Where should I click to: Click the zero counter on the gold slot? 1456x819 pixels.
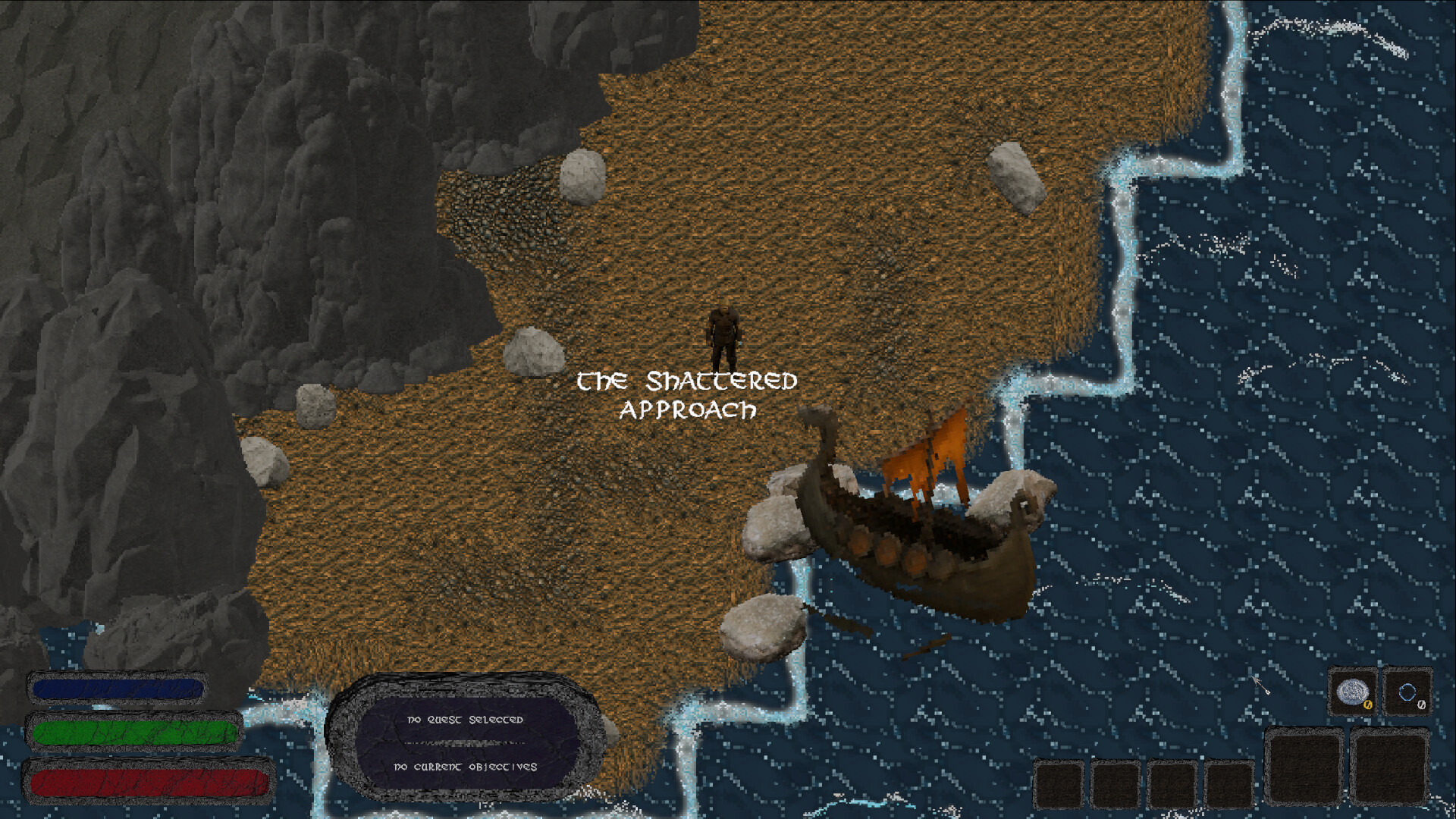click(x=1367, y=705)
